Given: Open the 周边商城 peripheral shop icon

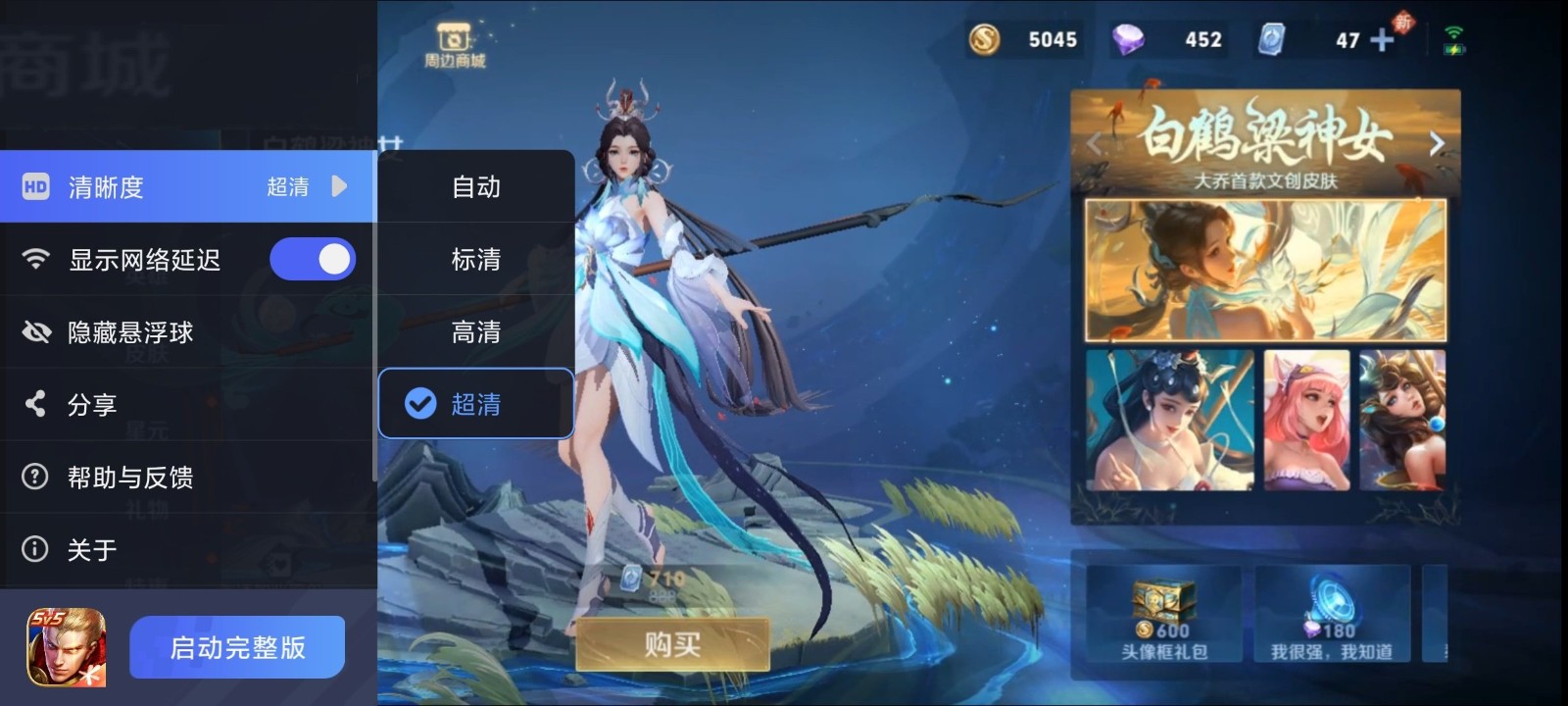Looking at the screenshot, I should click(x=452, y=35).
